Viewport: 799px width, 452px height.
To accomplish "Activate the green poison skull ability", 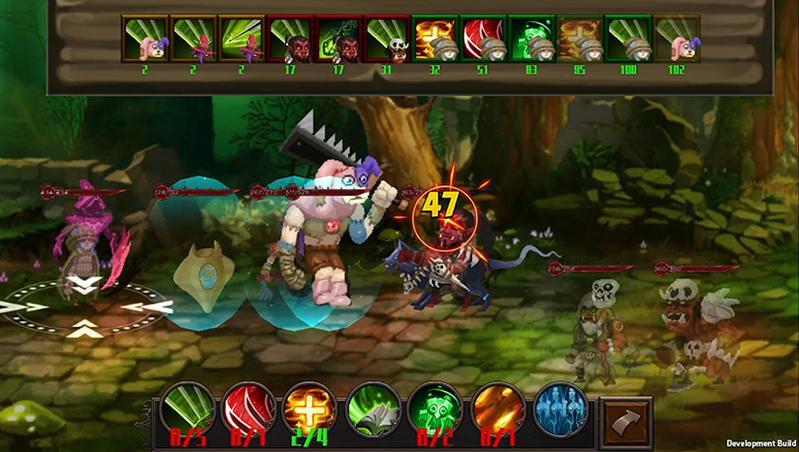I will click(x=434, y=410).
